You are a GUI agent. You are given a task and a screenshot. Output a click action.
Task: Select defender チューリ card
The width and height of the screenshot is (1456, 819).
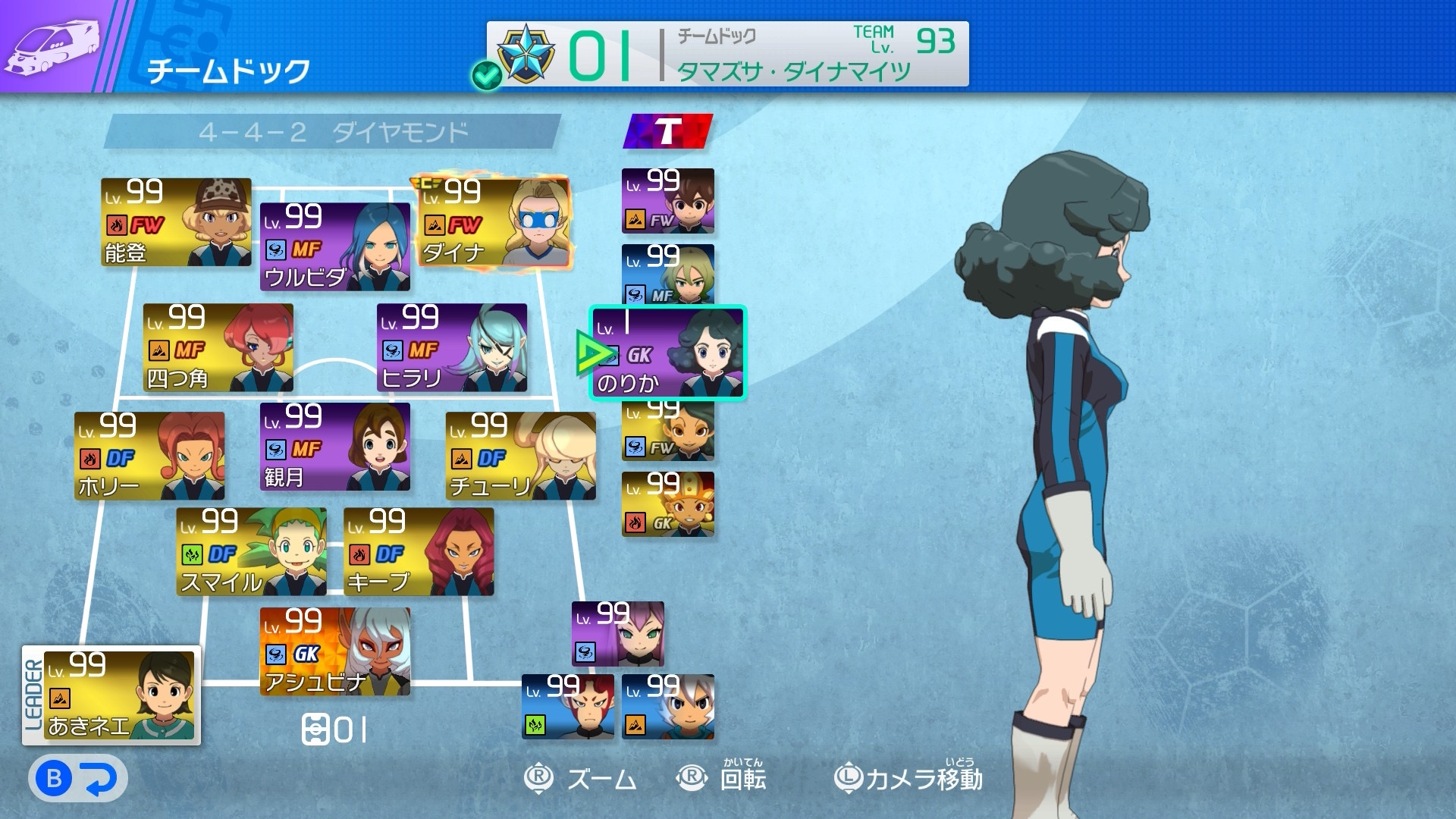point(520,456)
